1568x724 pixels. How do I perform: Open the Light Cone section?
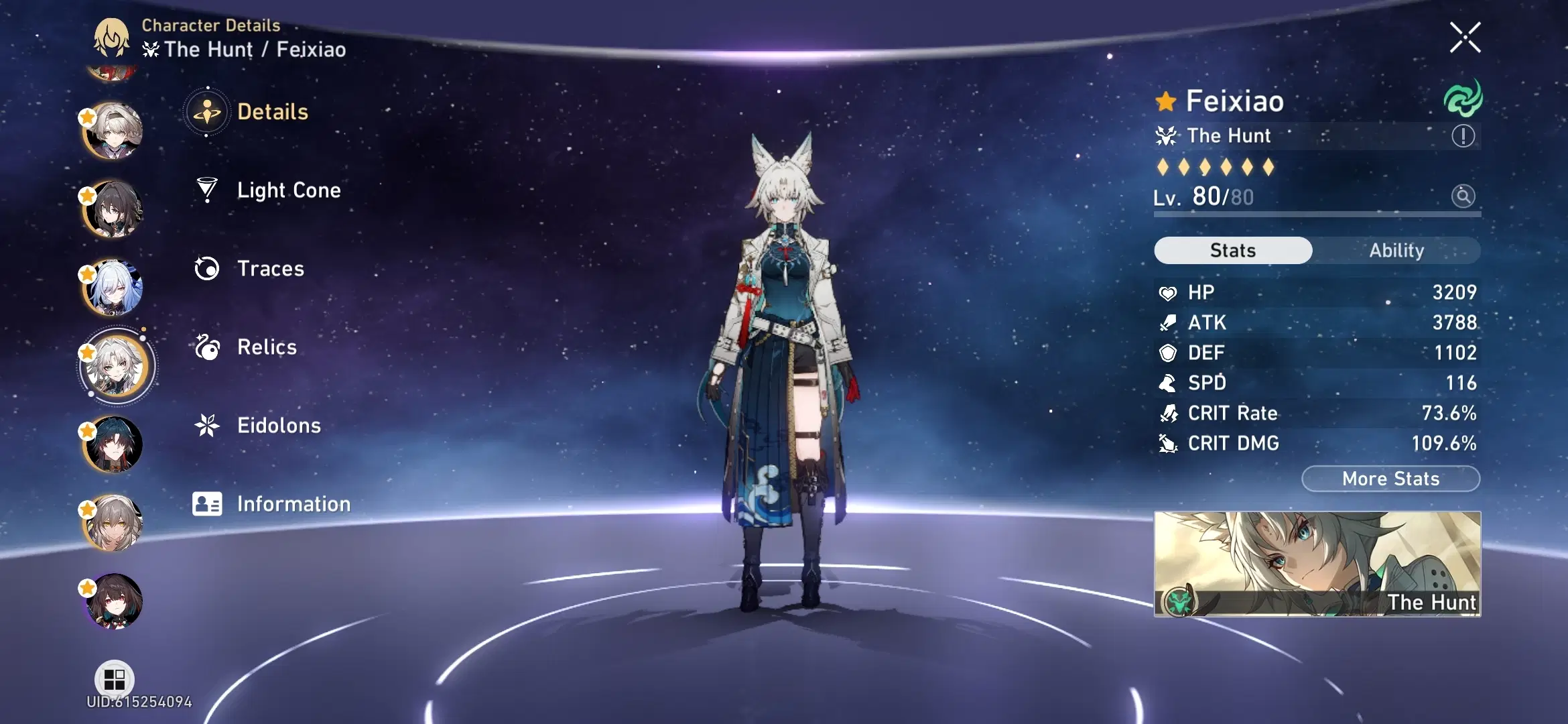pos(288,190)
